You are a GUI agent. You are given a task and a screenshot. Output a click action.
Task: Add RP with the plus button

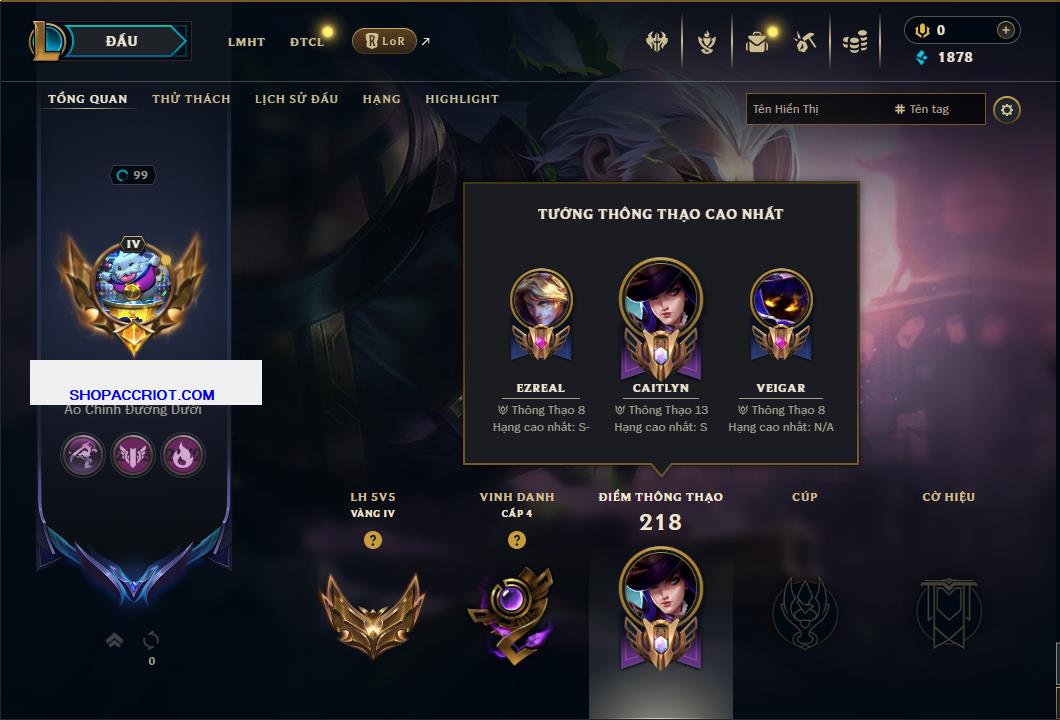tap(1005, 30)
